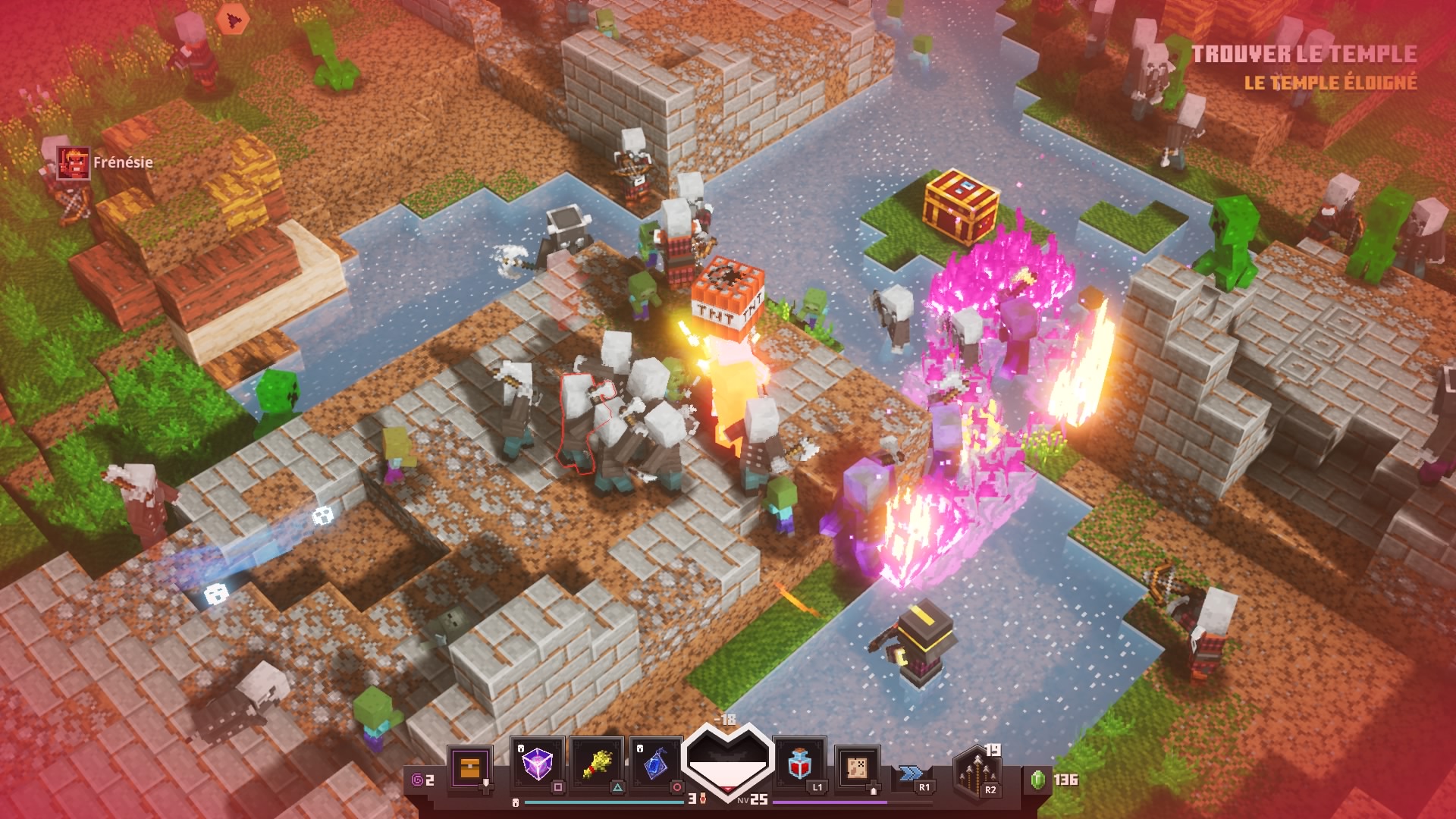Screen dimensions: 1456x819
Task: Click the orange hexagon enemy marker
Action: click(232, 19)
